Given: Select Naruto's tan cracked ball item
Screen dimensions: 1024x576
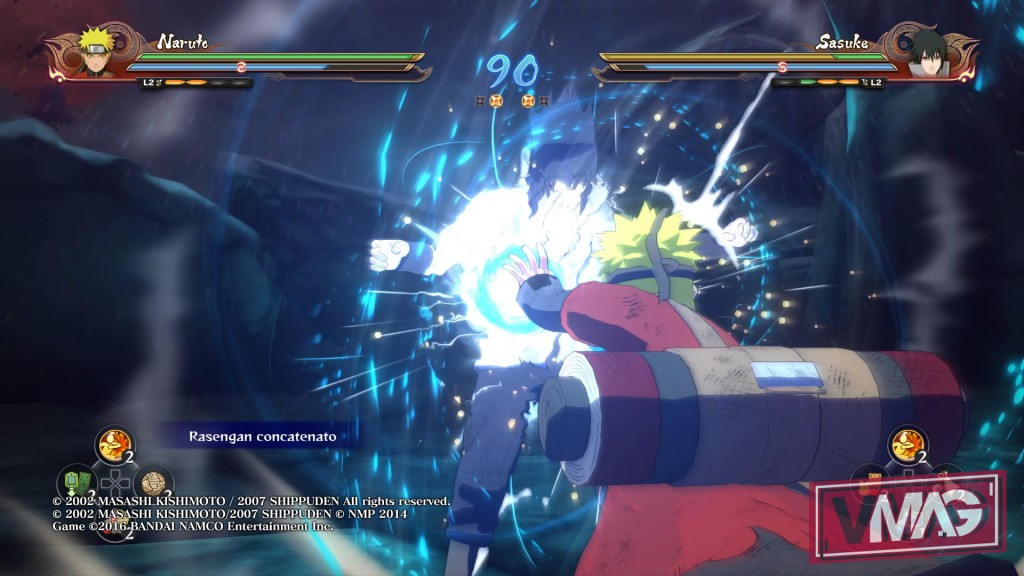Looking at the screenshot, I should pyautogui.click(x=154, y=483).
